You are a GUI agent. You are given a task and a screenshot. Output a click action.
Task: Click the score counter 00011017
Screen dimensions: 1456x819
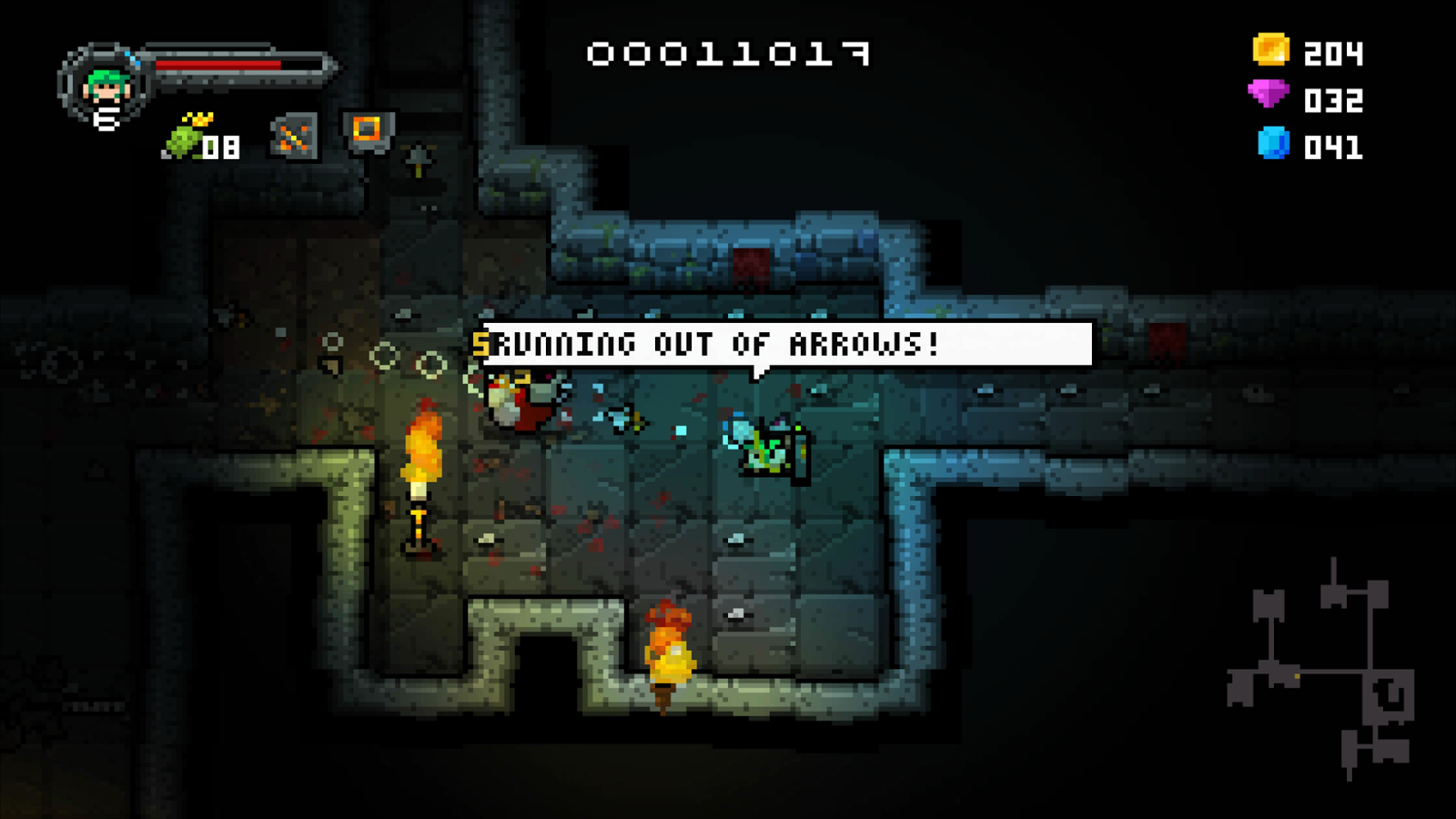coord(728,53)
